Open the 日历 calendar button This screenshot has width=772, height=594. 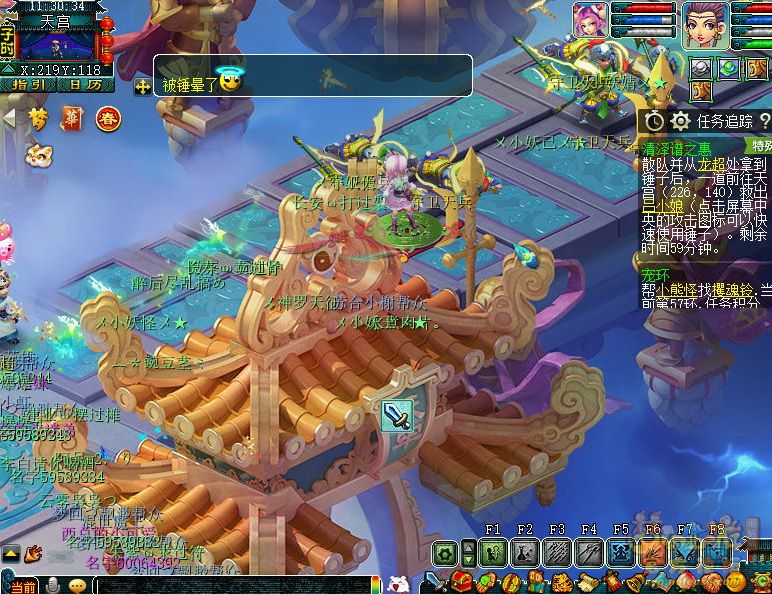tap(86, 85)
